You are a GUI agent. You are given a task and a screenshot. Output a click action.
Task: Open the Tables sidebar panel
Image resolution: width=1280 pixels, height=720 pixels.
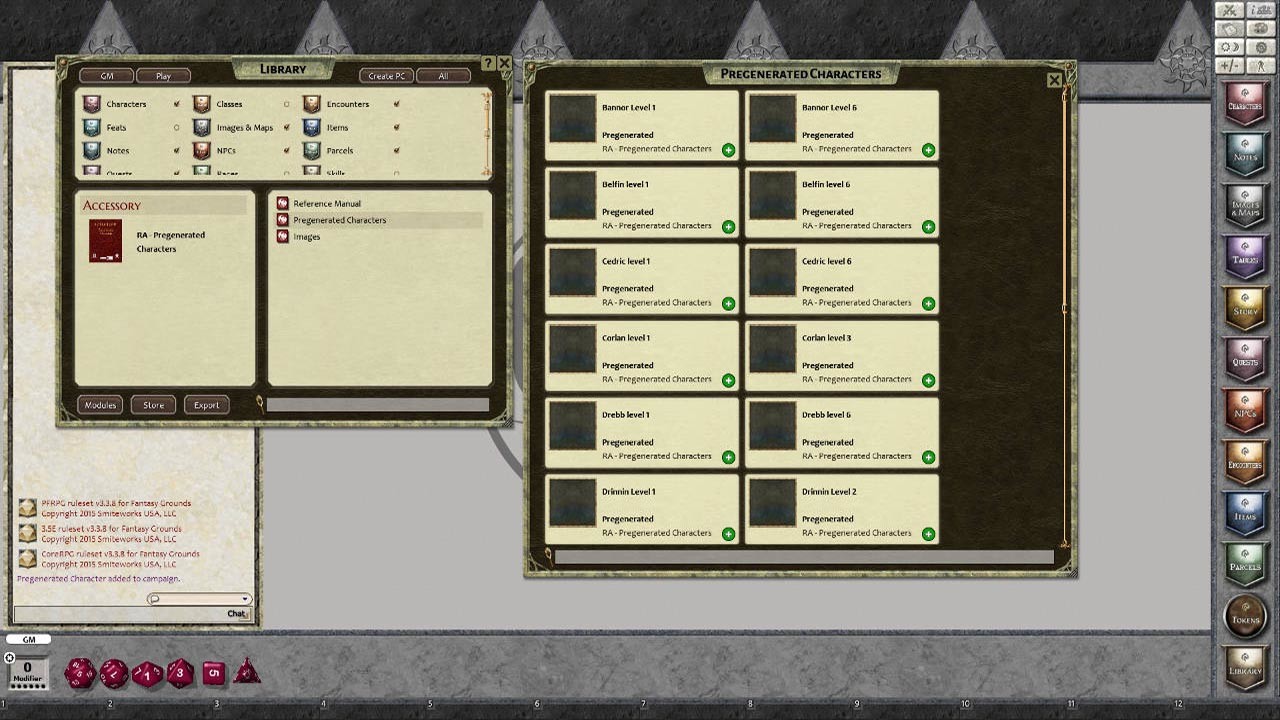pos(1244,257)
